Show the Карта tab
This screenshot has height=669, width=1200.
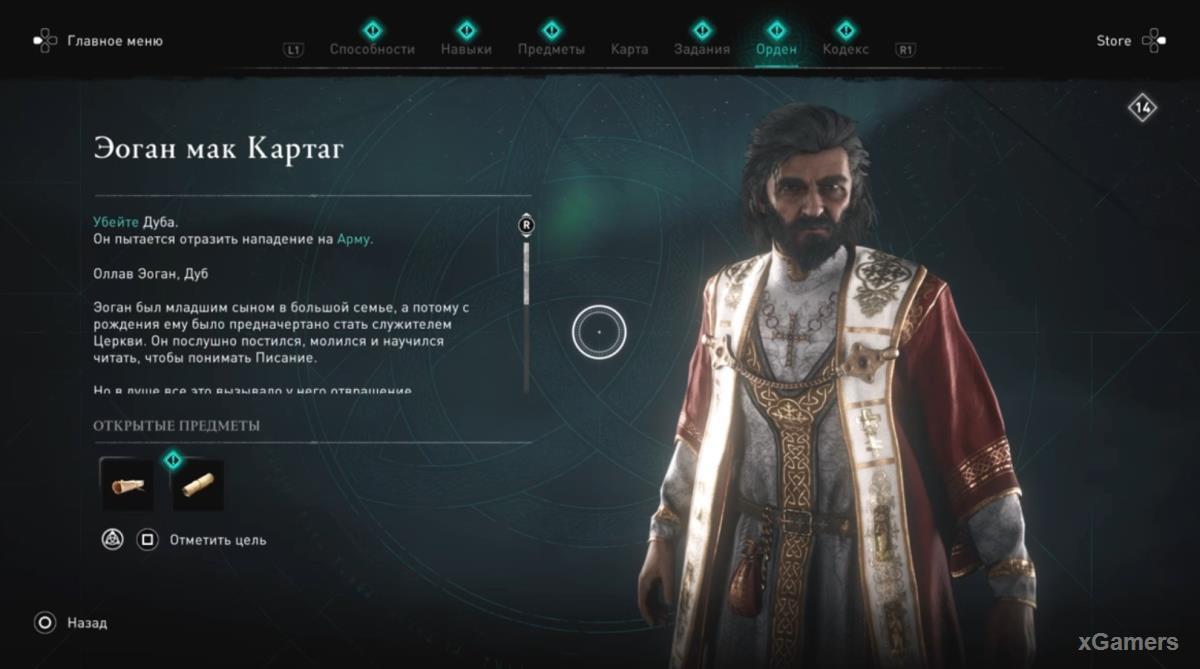(x=629, y=49)
